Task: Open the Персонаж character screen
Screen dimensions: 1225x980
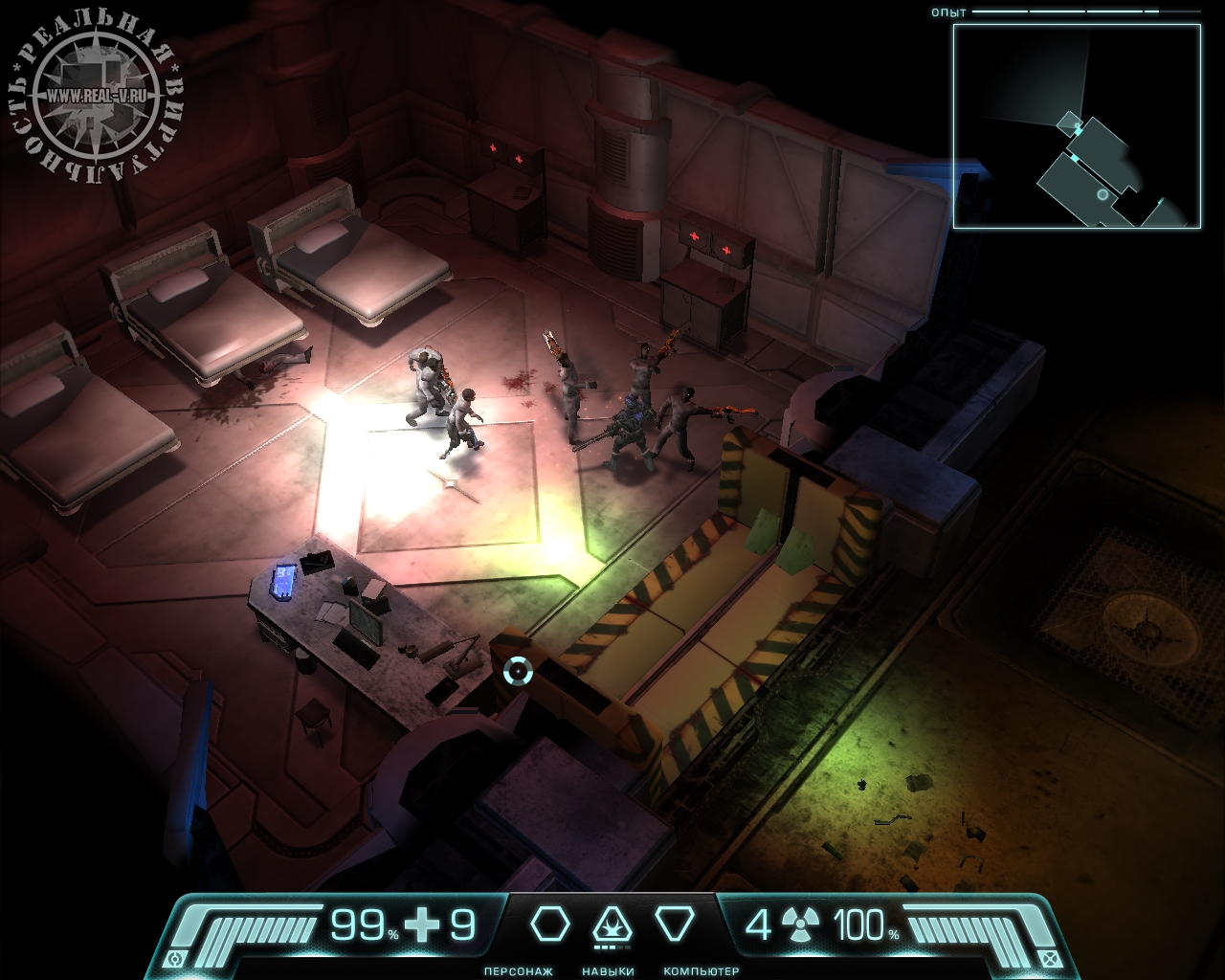Action: click(550, 925)
